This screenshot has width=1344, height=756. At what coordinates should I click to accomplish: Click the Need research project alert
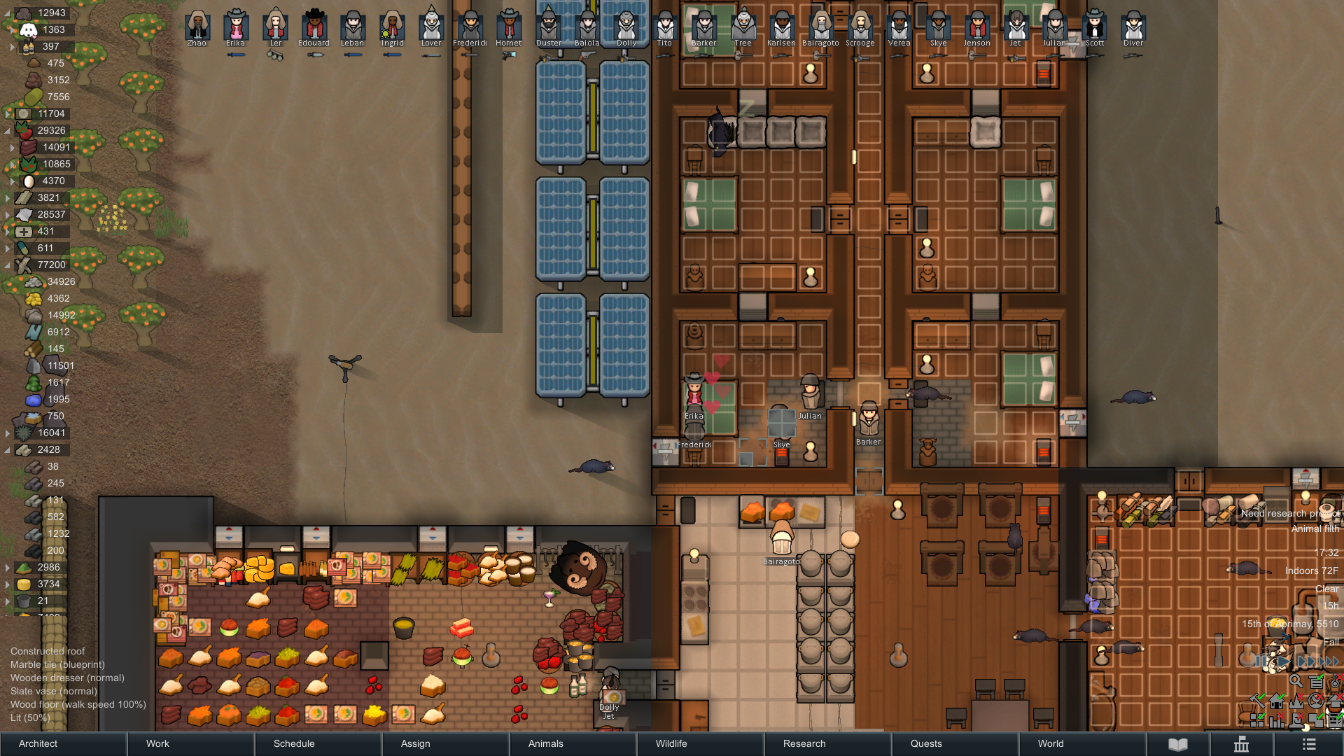1290,513
